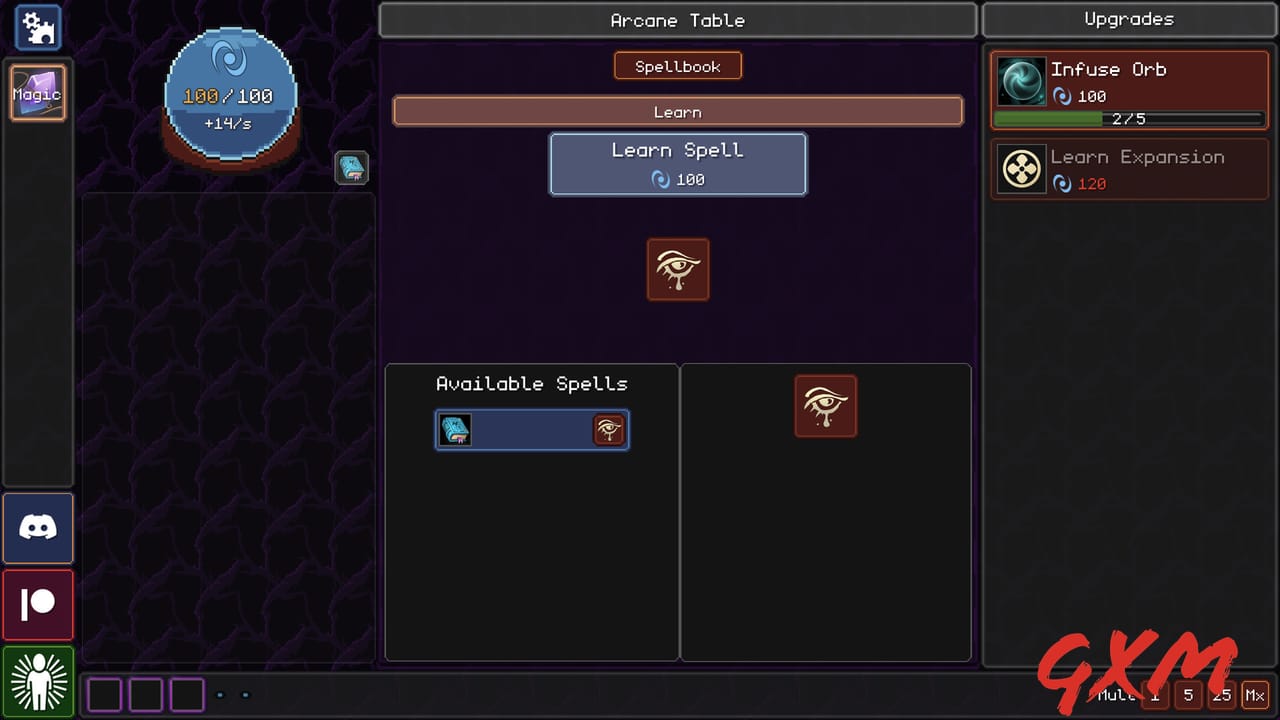This screenshot has width=1280, height=720.
Task: Set purchase multiplier to 1
Action: (1156, 694)
